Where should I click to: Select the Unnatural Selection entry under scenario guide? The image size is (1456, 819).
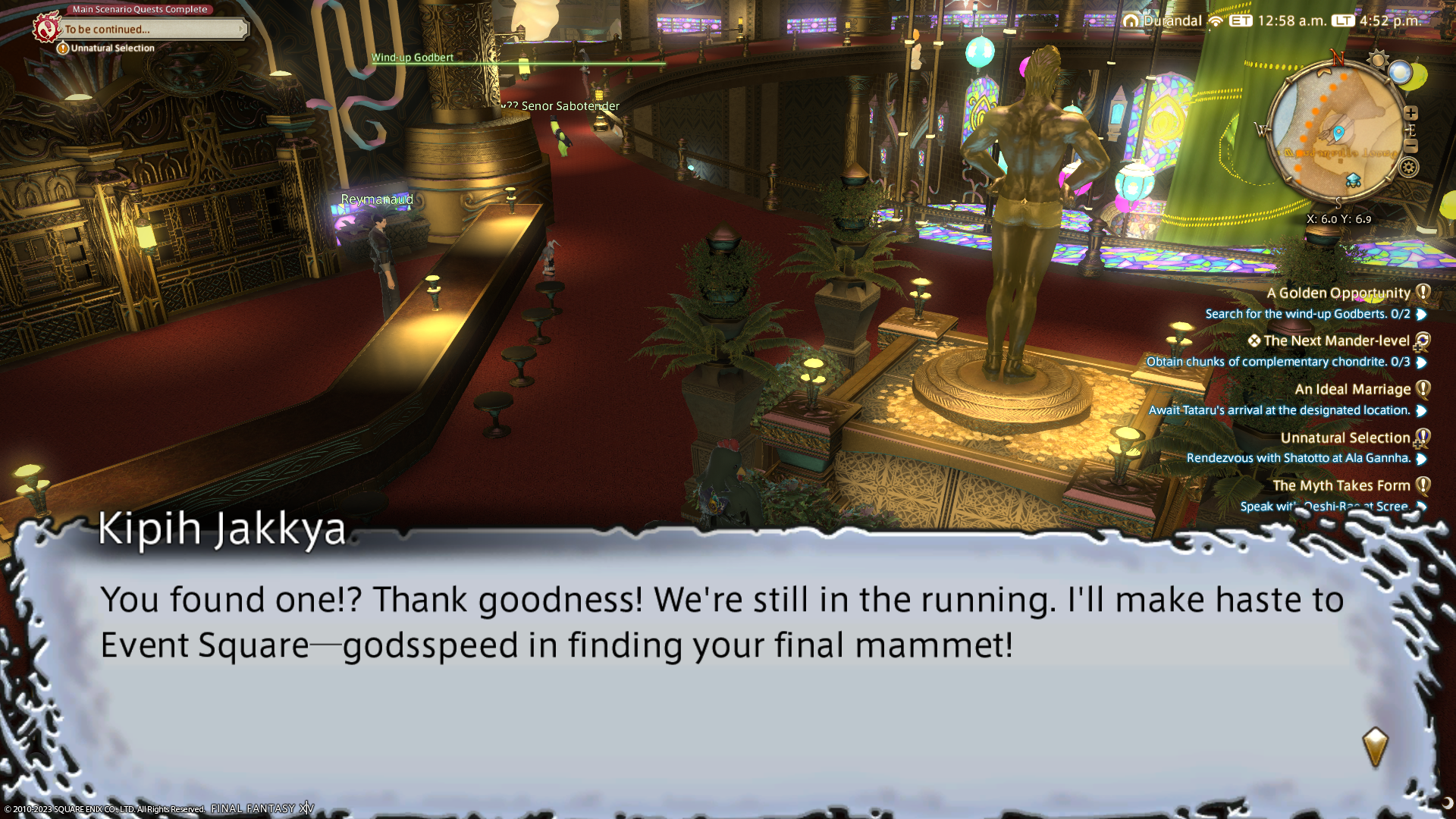(112, 49)
